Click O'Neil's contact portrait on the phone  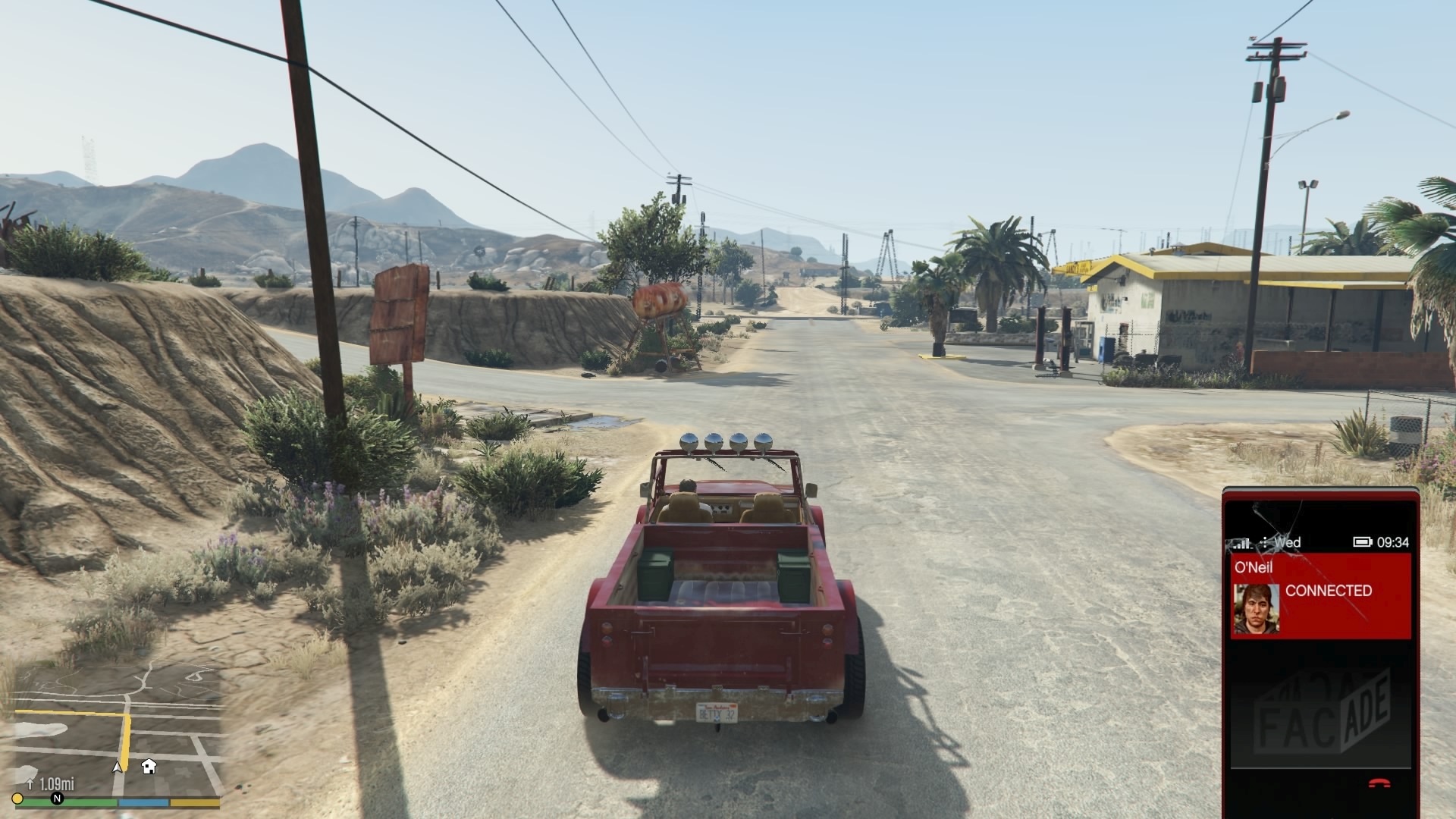[1256, 608]
